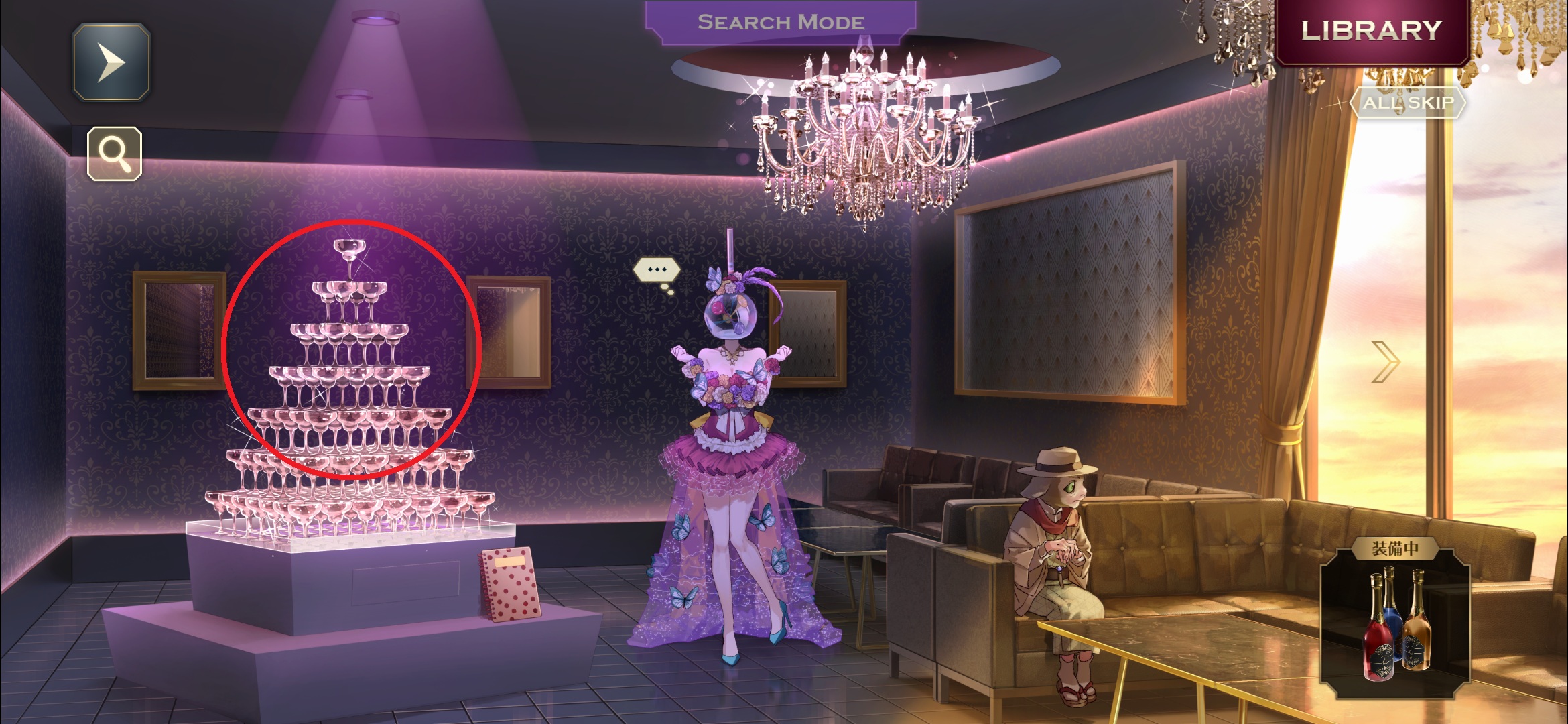Viewport: 1568px width, 724px height.
Task: Toggle the magnifying glass search button
Action: [x=115, y=154]
